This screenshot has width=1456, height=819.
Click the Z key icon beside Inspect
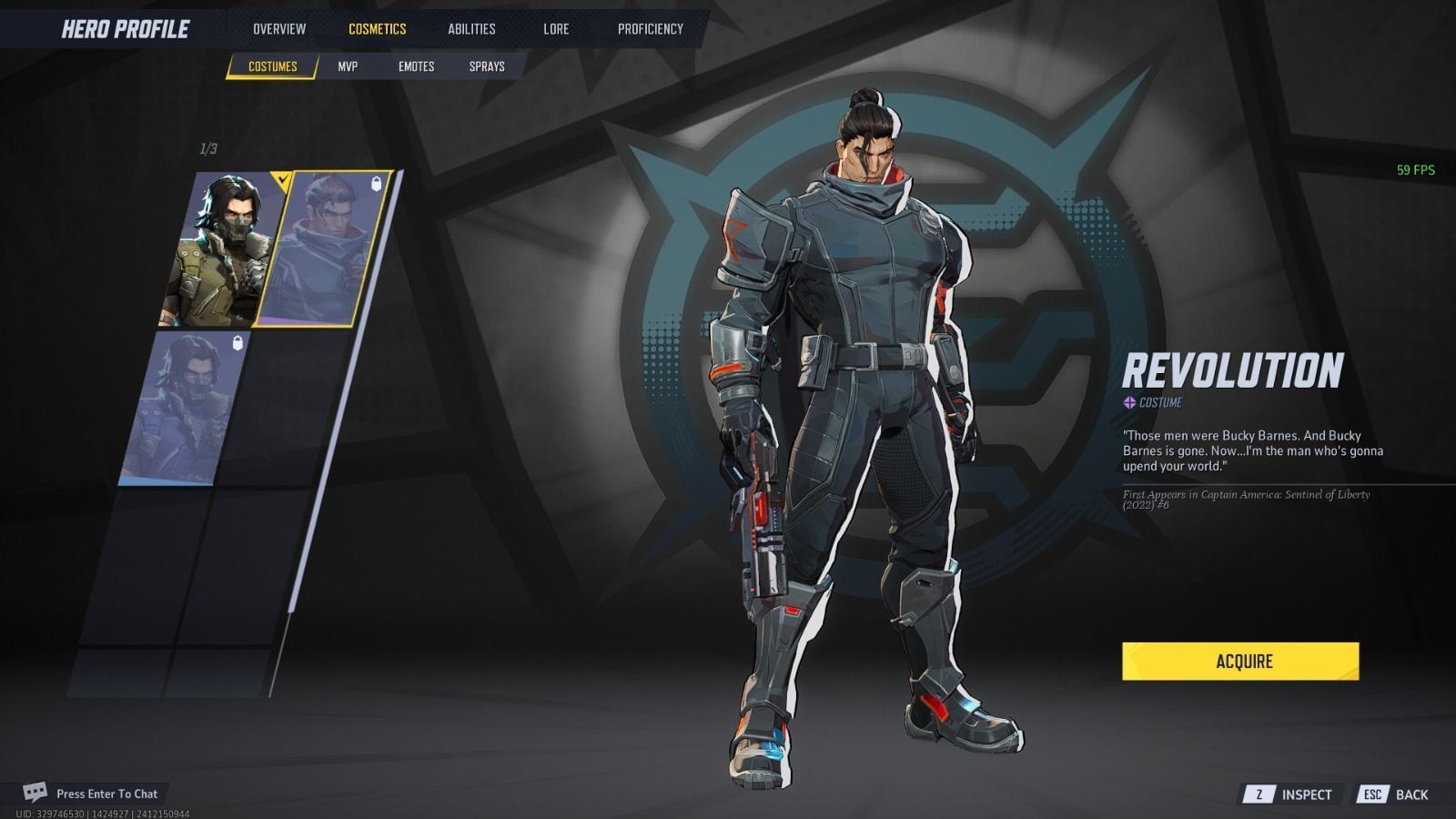(1258, 794)
